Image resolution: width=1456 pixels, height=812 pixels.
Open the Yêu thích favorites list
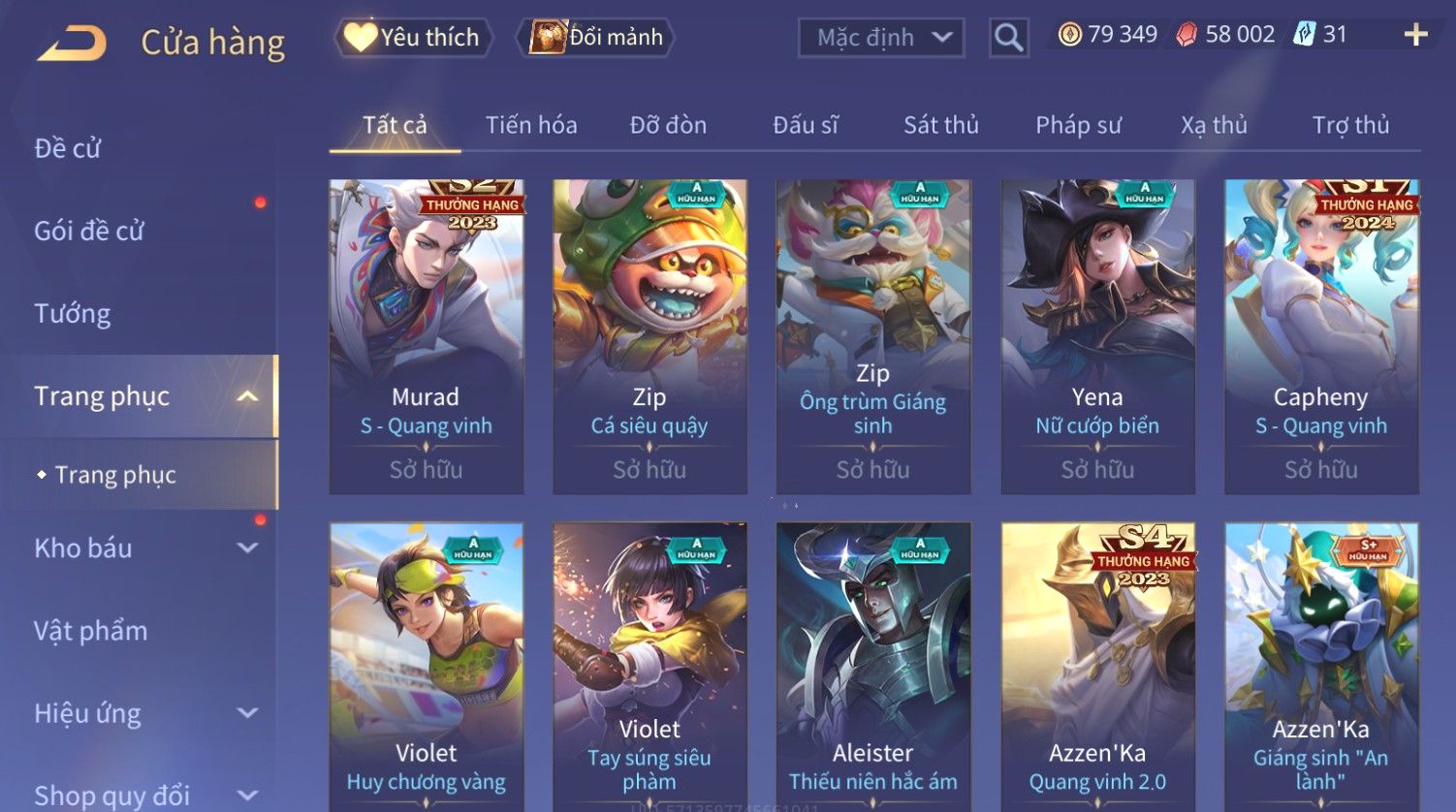[x=414, y=38]
